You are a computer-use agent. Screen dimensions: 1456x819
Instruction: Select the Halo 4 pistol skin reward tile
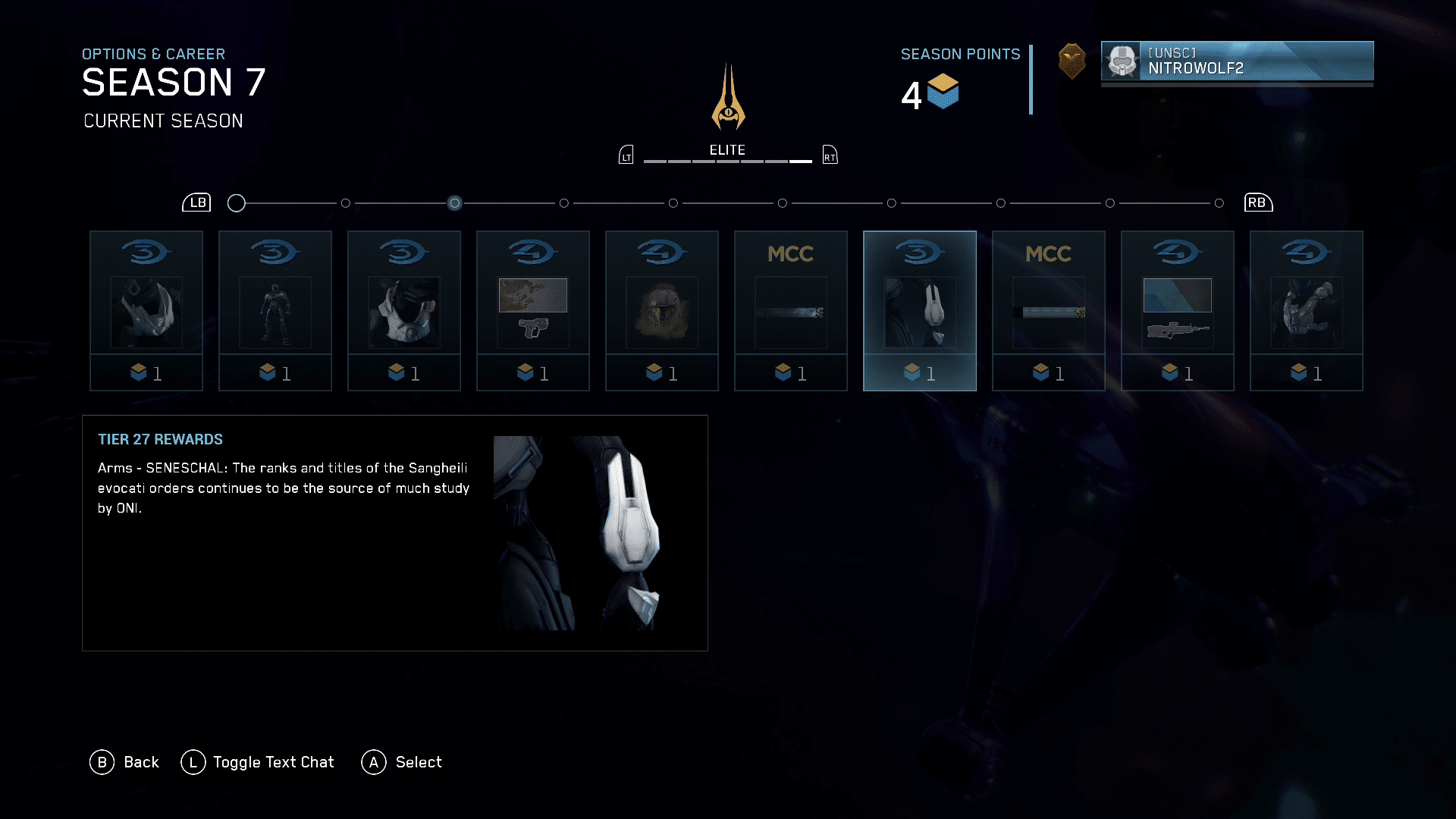[x=533, y=311]
